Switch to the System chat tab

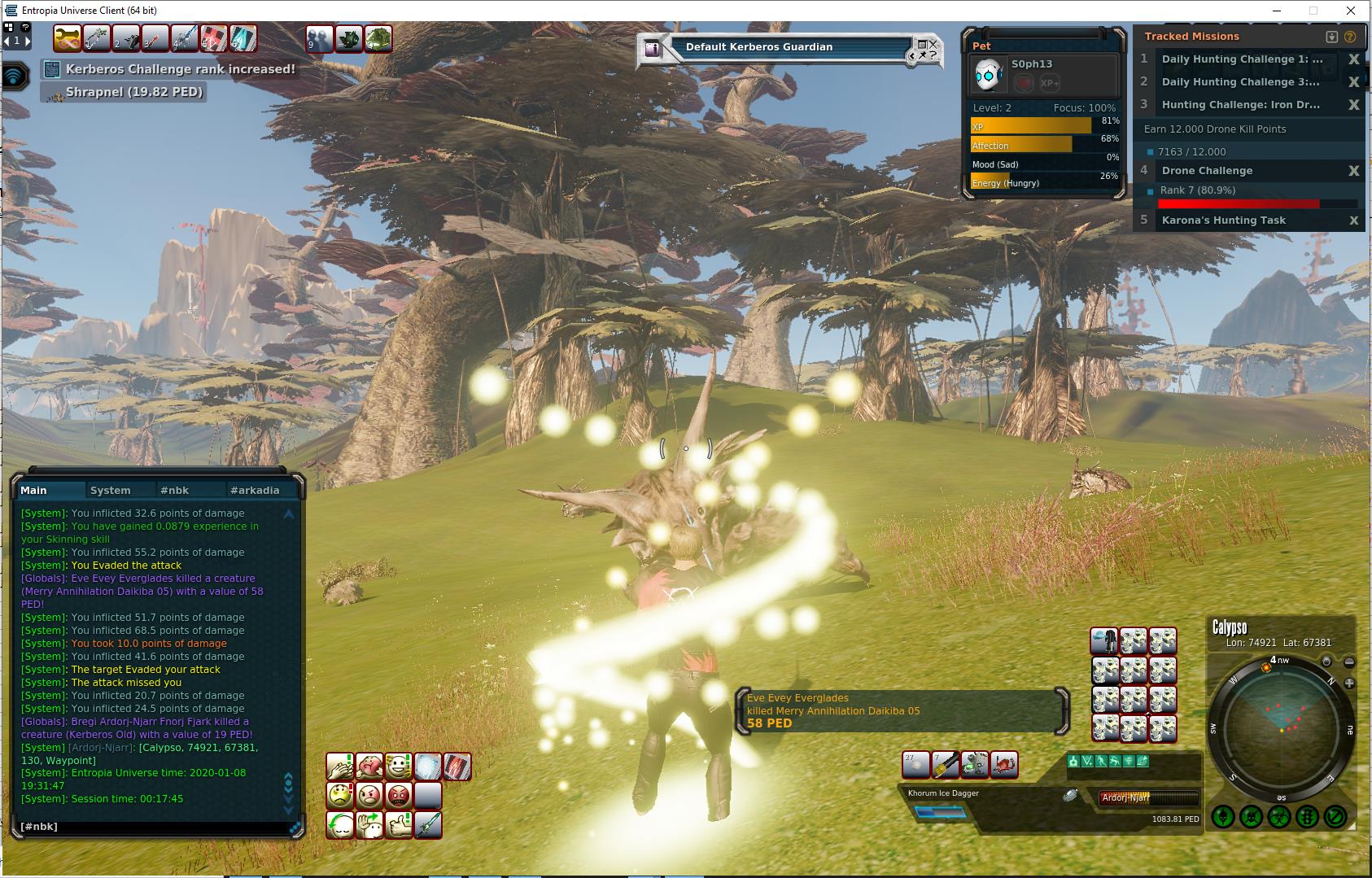(111, 491)
